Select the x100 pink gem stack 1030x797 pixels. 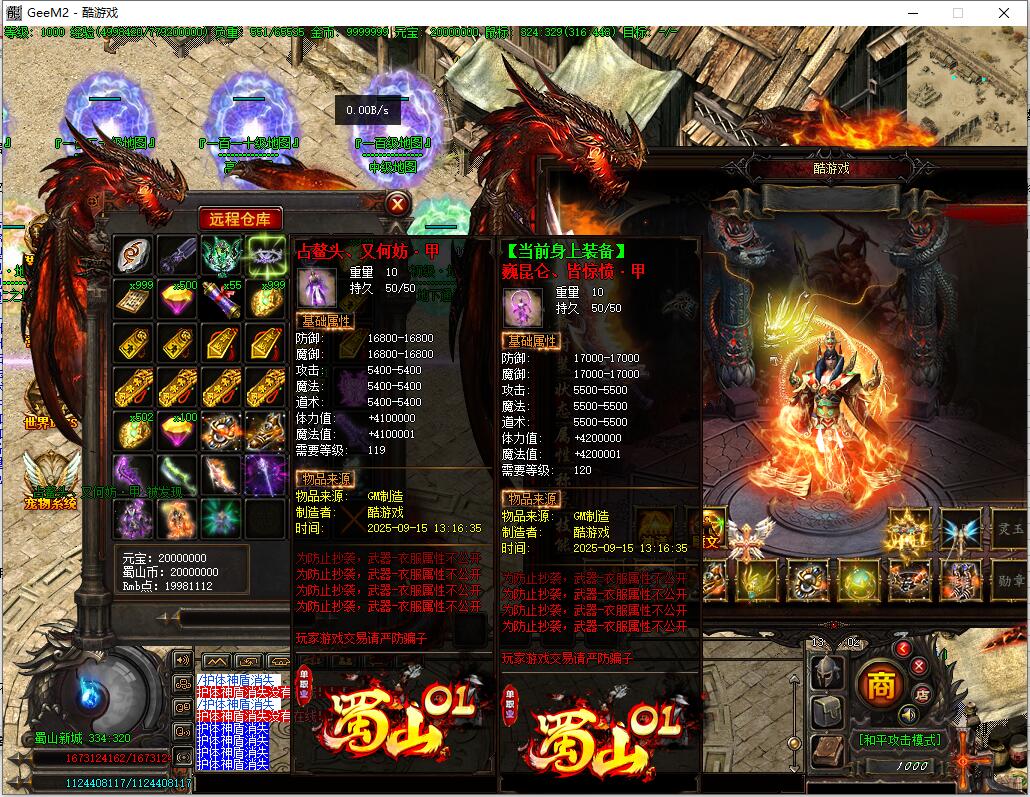(178, 430)
